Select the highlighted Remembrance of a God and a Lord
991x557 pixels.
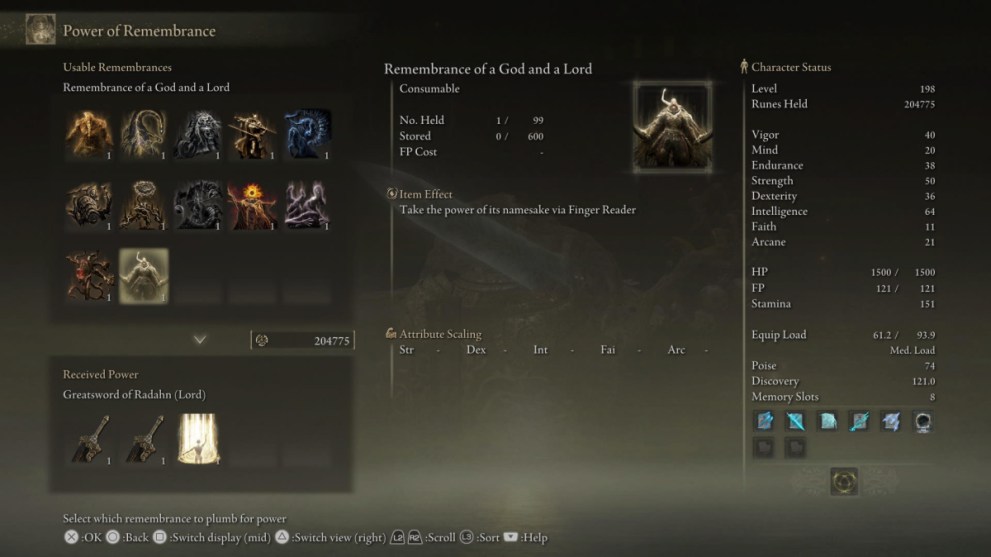144,276
